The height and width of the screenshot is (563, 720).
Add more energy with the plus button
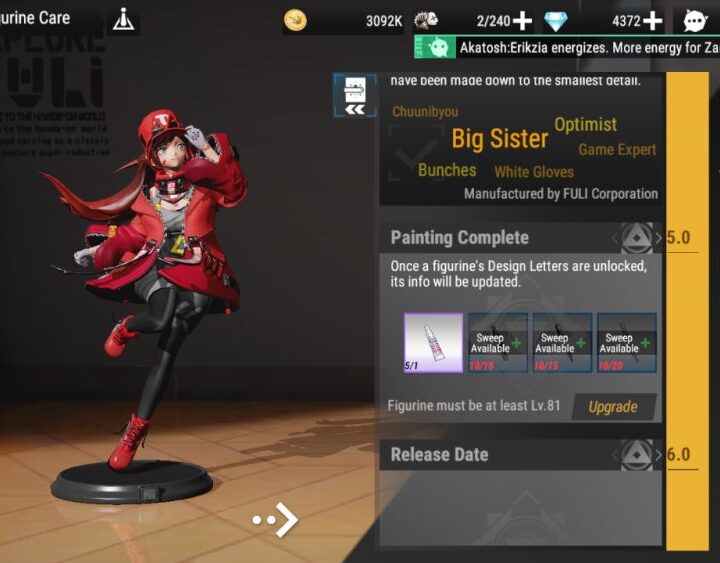[x=522, y=20]
